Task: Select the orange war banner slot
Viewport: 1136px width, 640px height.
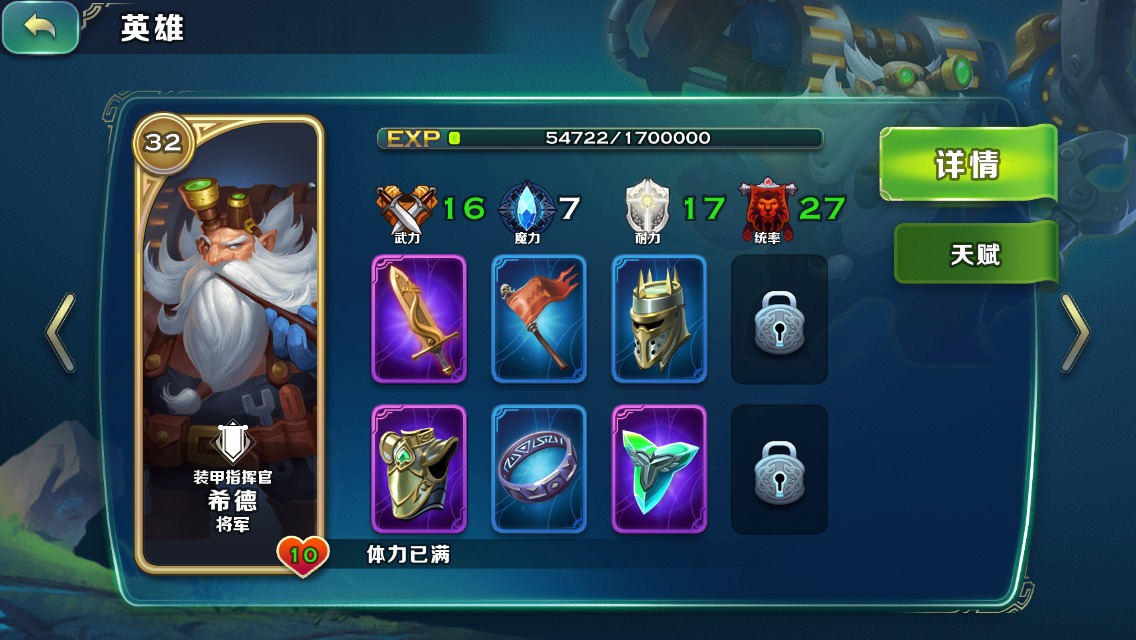Action: [x=539, y=319]
